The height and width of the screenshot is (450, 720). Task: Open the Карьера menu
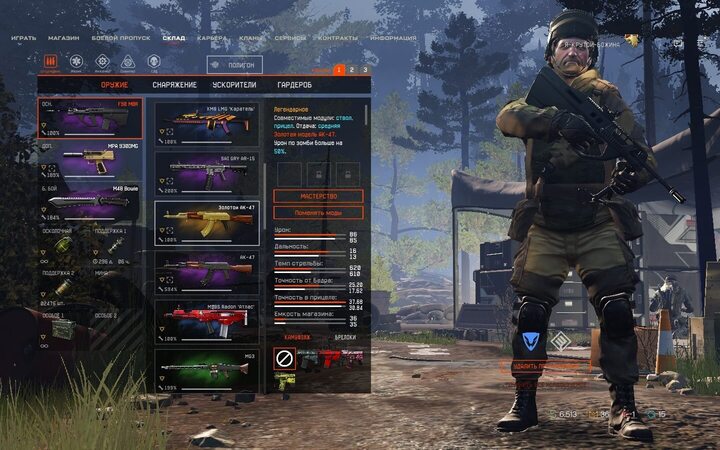(x=210, y=38)
